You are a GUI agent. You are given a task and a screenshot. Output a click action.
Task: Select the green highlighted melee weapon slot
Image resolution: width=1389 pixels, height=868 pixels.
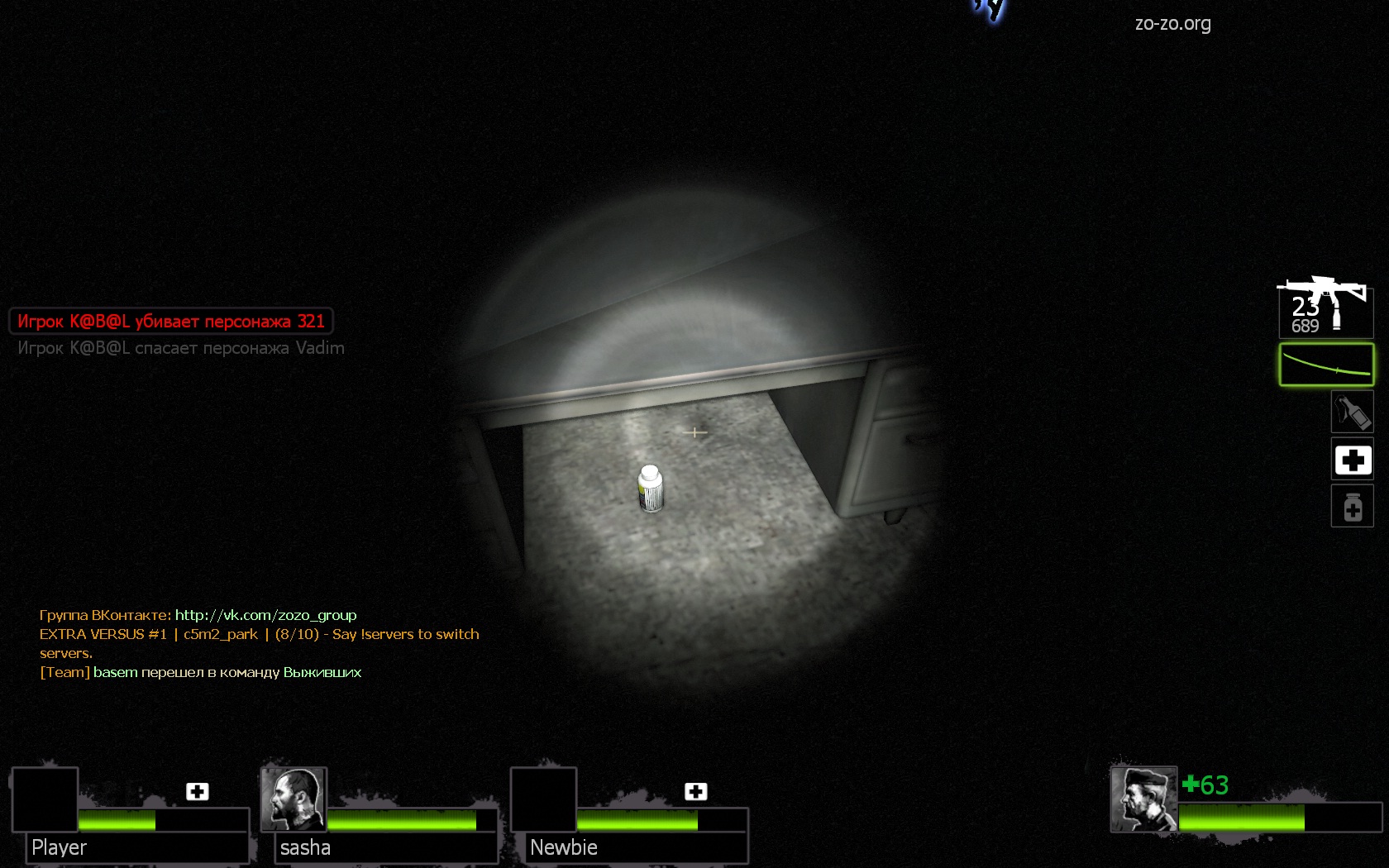click(x=1326, y=365)
